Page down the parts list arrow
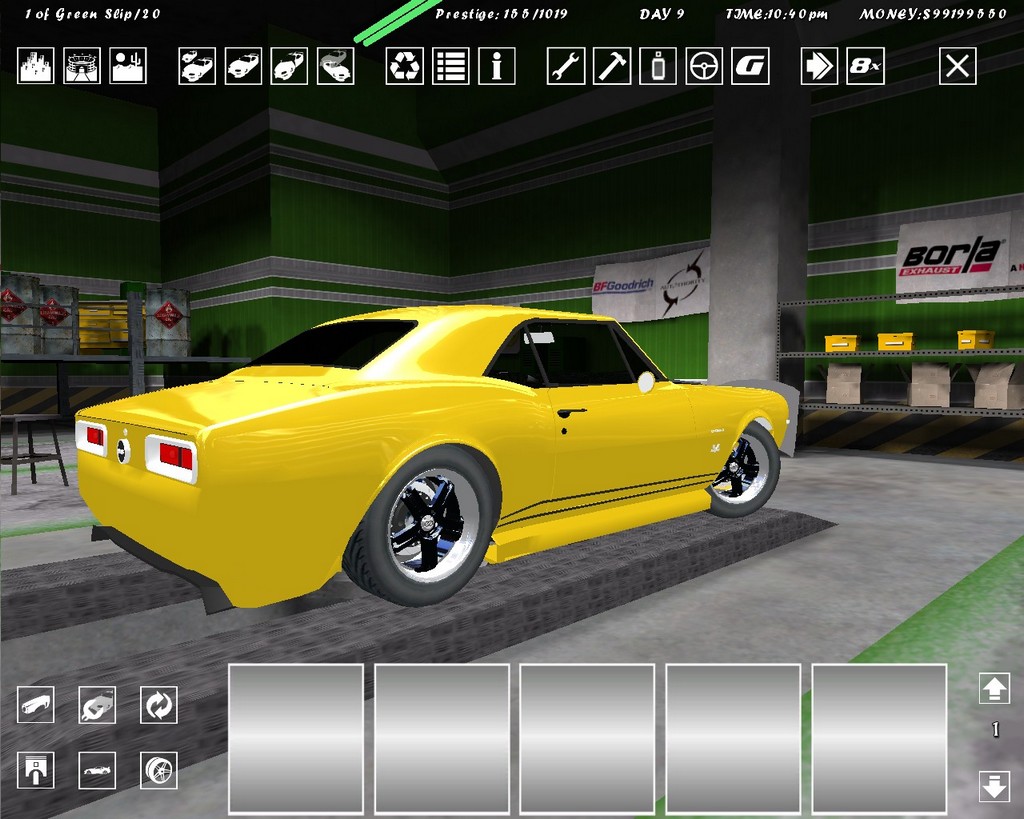This screenshot has width=1024, height=819. (x=994, y=785)
